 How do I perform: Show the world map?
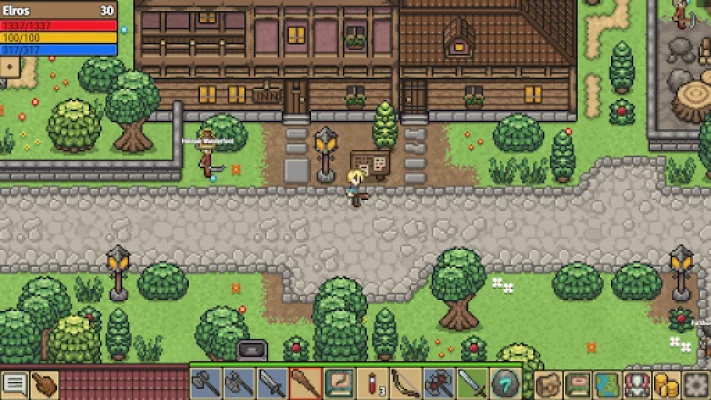coord(607,385)
